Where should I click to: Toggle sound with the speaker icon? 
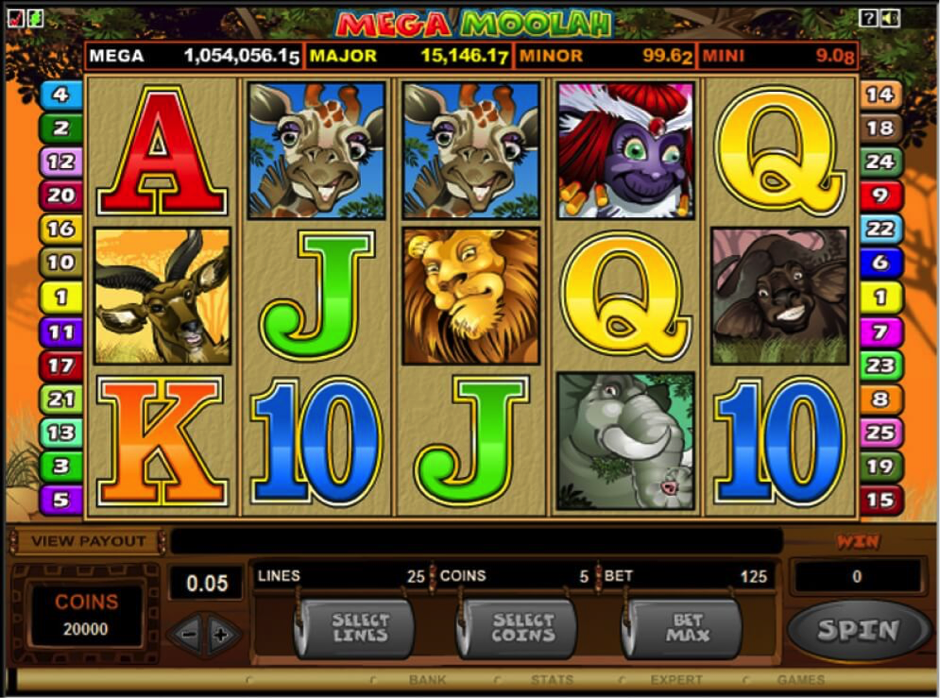point(889,18)
